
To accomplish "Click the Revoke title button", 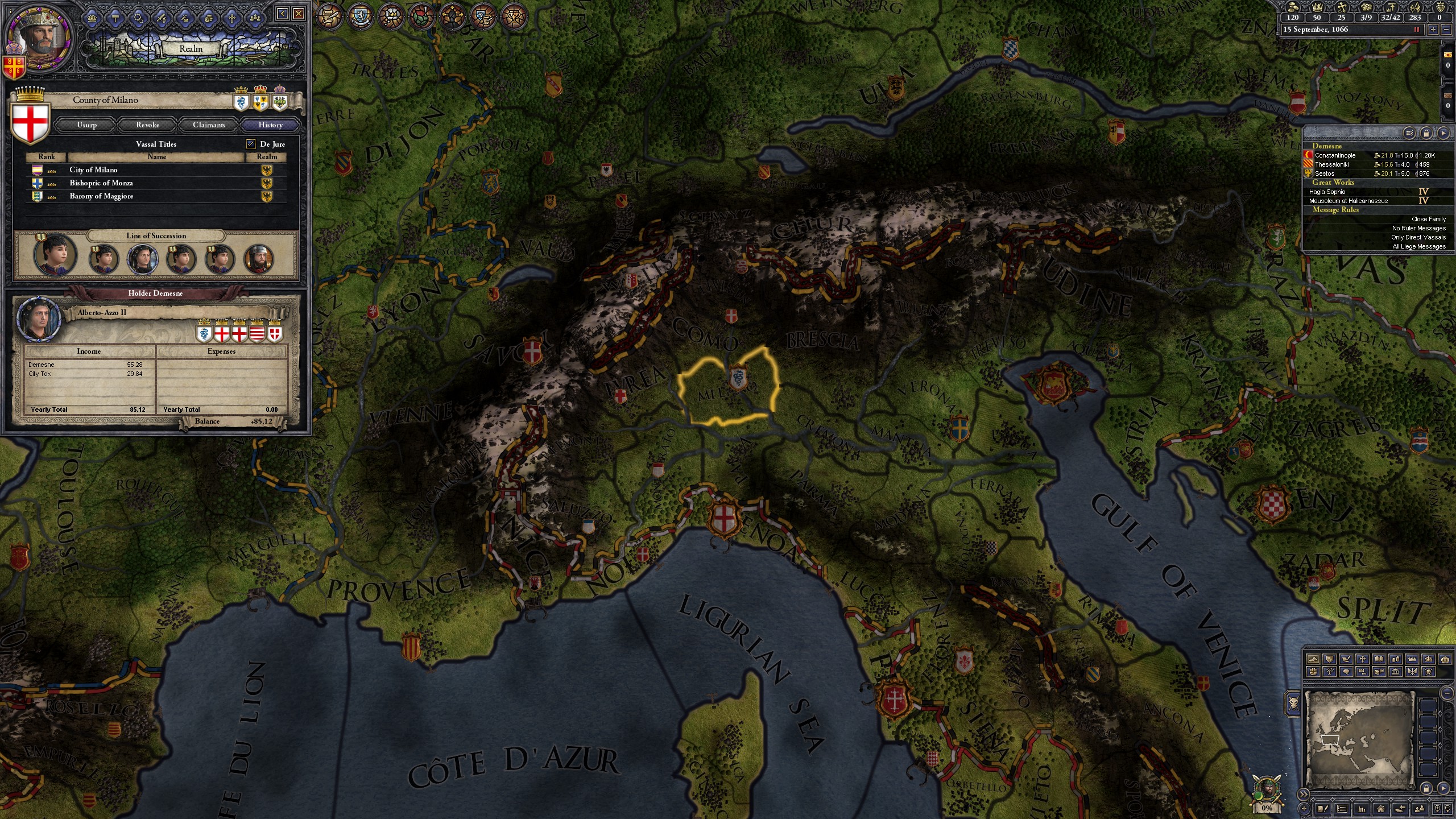I will coord(147,125).
